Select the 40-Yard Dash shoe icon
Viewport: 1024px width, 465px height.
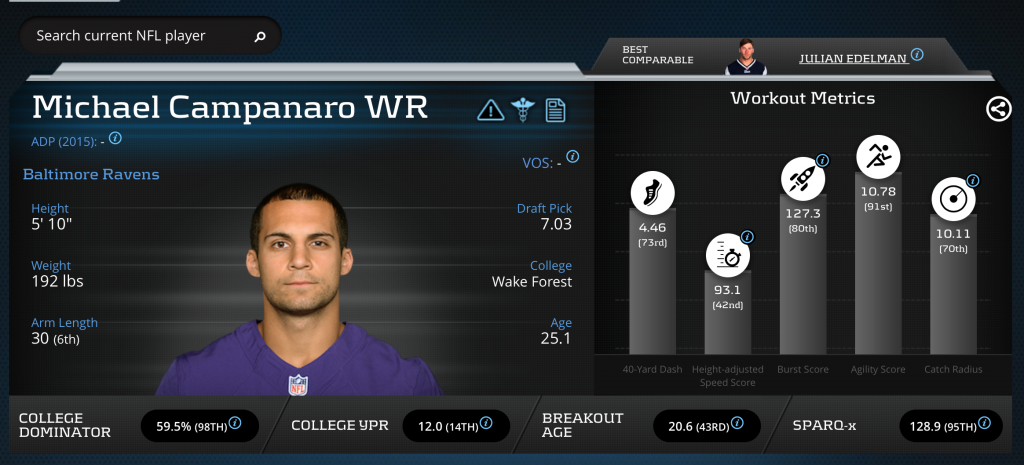(652, 194)
